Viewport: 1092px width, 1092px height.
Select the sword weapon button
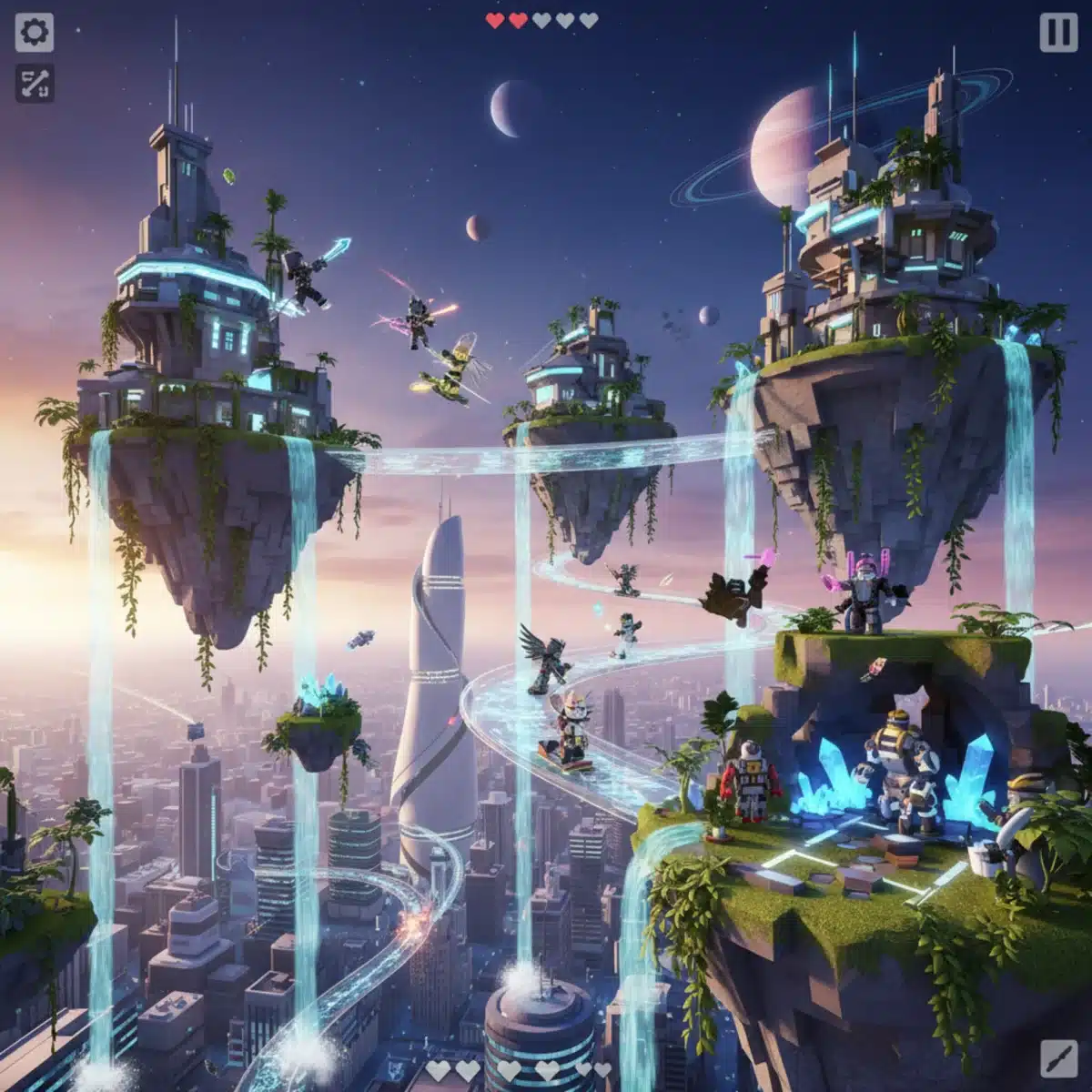(1057, 1057)
